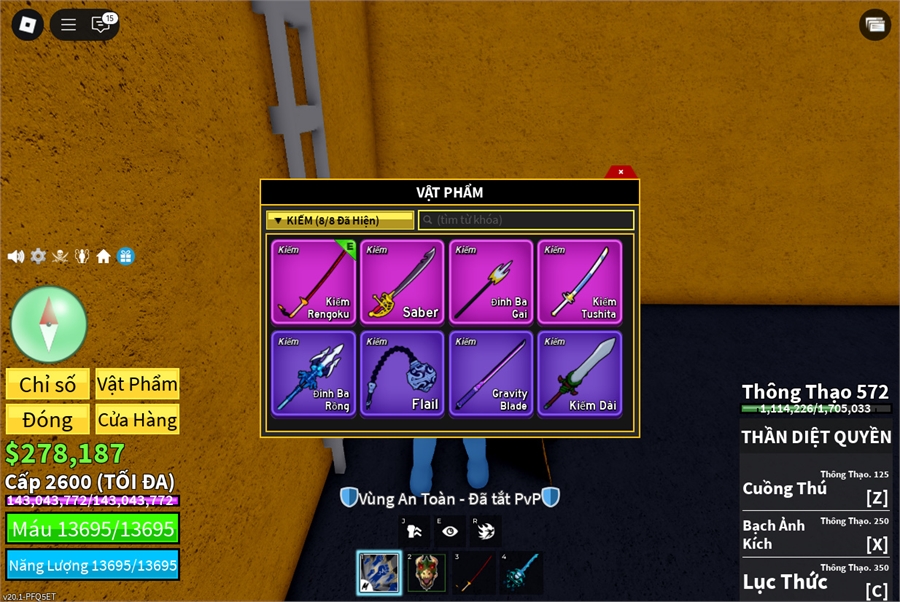Choose the Saber sword item
900x602 pixels.
click(x=402, y=281)
